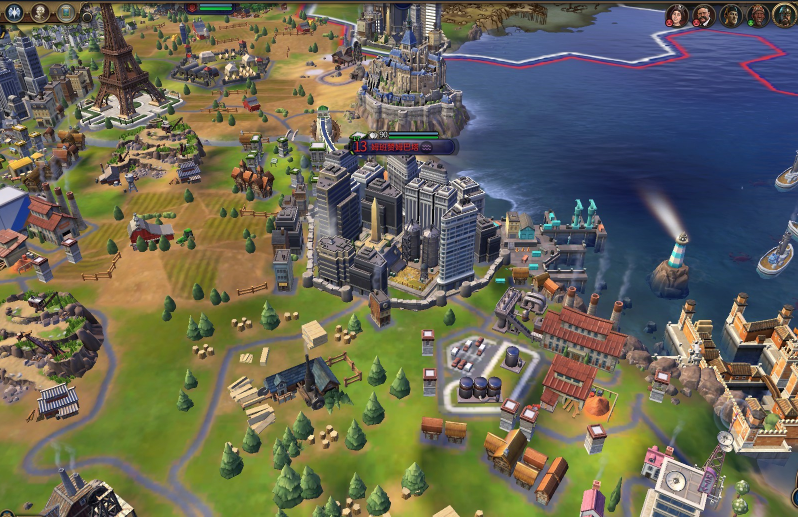
Task: Click the helmeted leader portrait with gold ring
Action: [784, 15]
